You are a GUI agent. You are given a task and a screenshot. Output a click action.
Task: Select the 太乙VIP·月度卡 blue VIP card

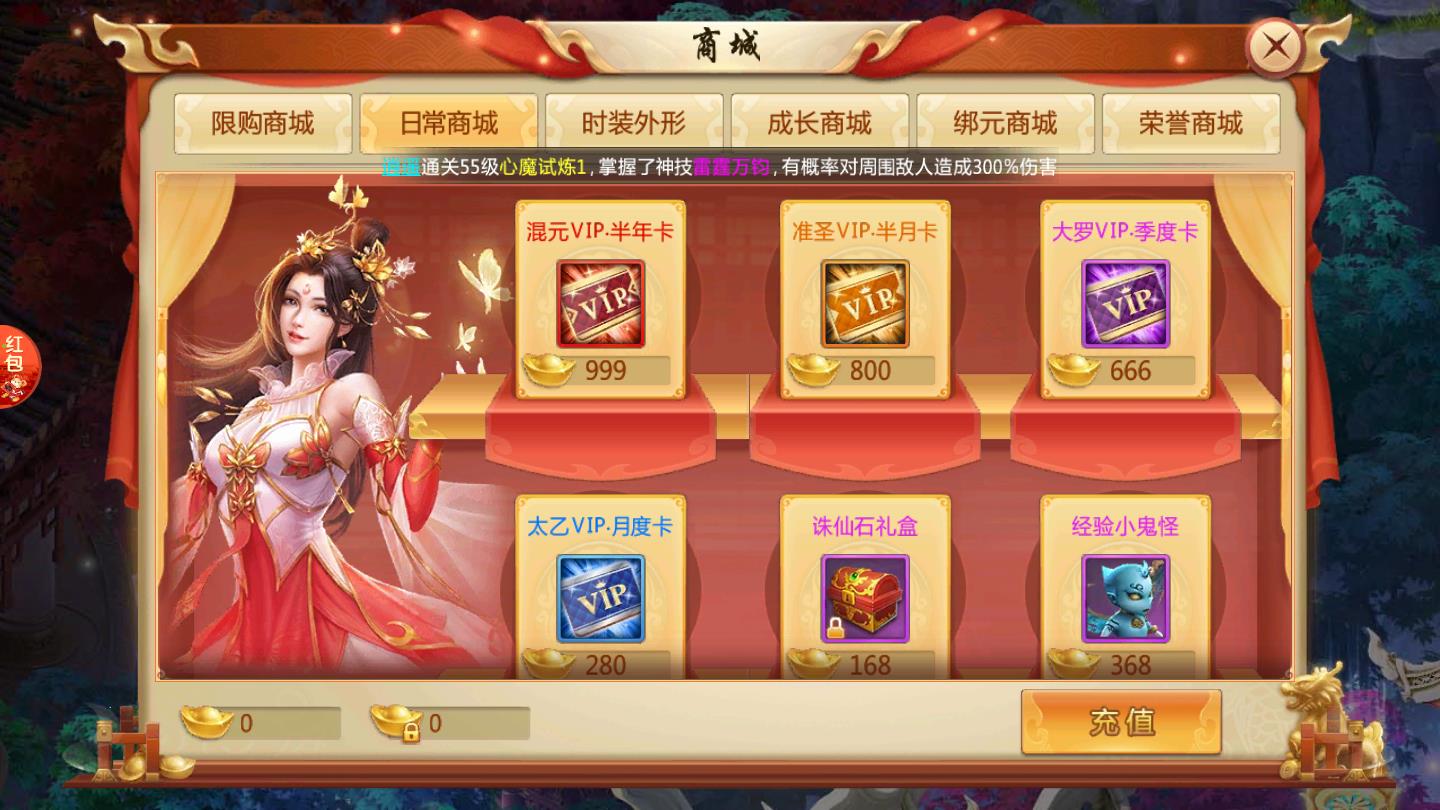tap(601, 598)
